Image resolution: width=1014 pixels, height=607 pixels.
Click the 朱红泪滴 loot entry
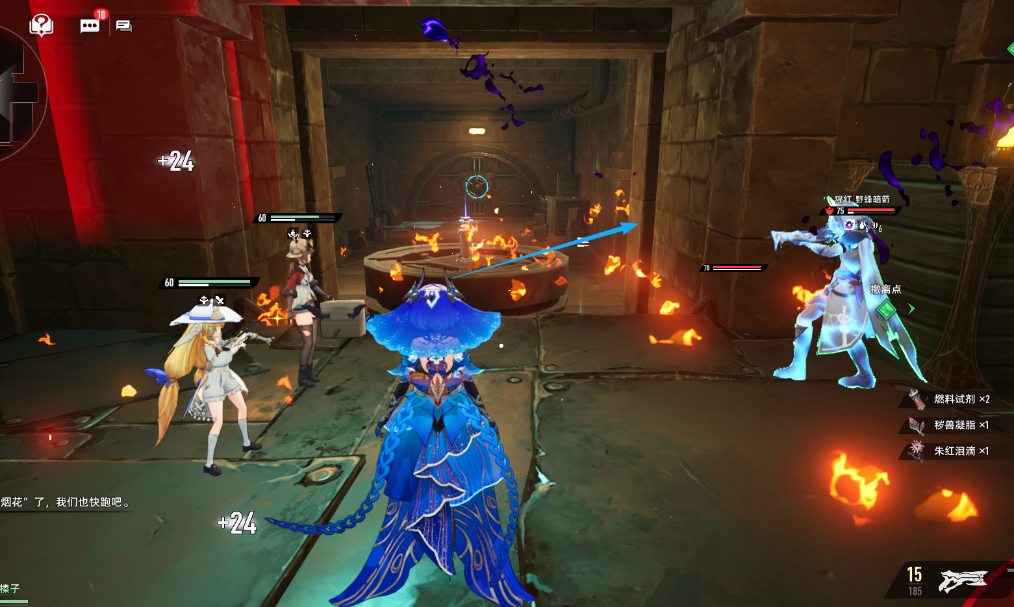click(950, 451)
